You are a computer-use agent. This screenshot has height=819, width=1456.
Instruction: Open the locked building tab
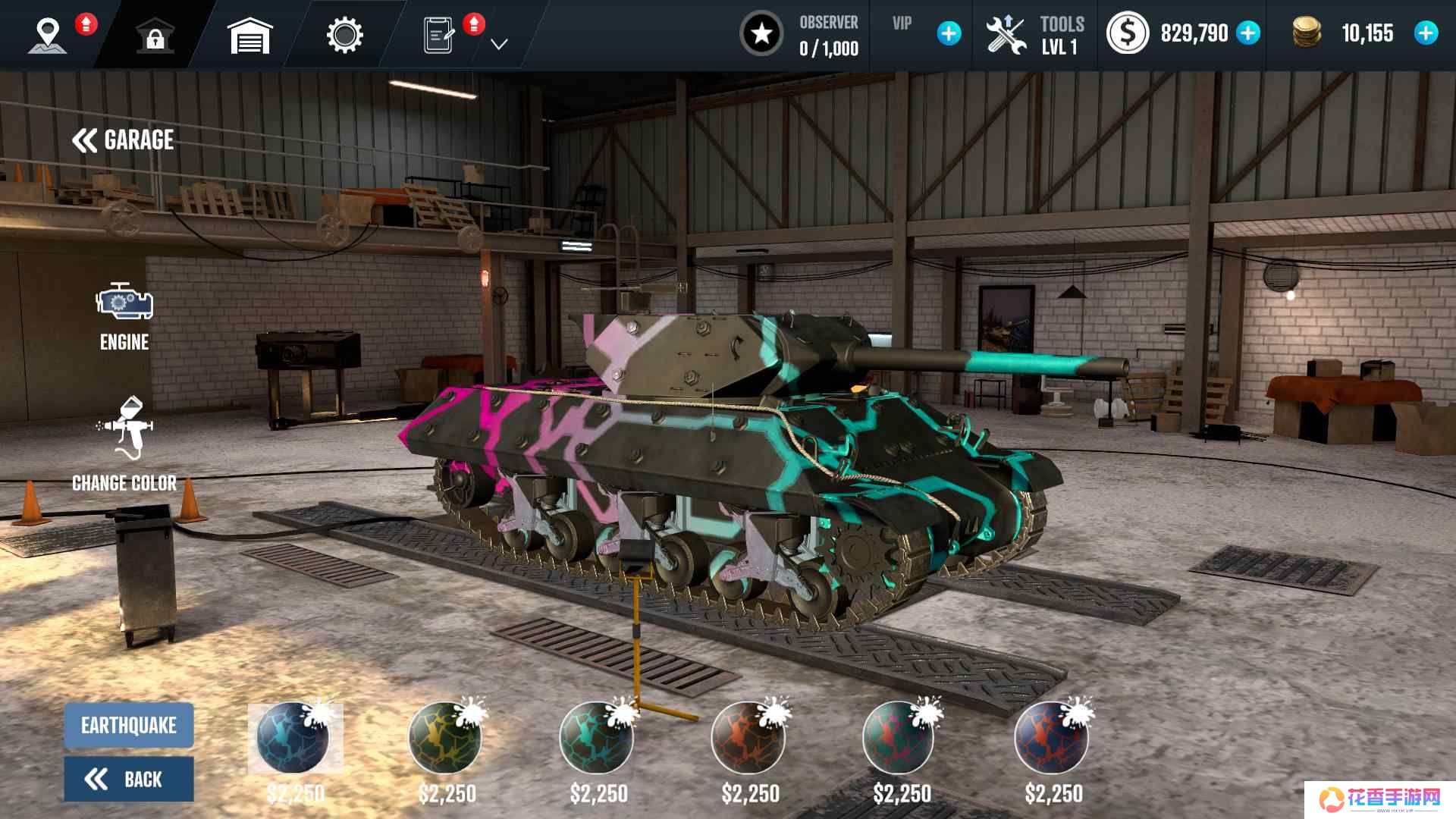(x=155, y=36)
